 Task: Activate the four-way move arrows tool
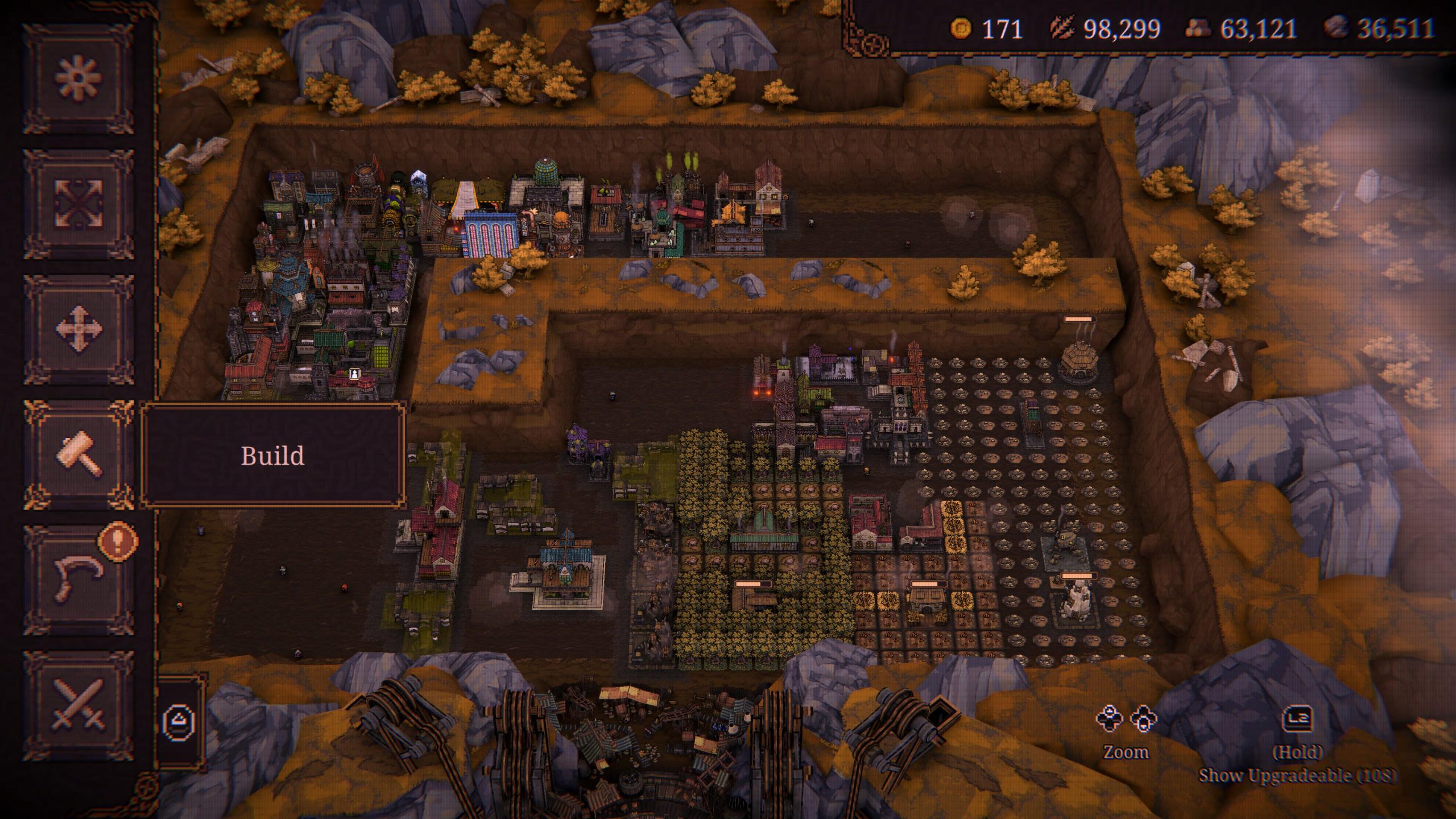(x=79, y=329)
